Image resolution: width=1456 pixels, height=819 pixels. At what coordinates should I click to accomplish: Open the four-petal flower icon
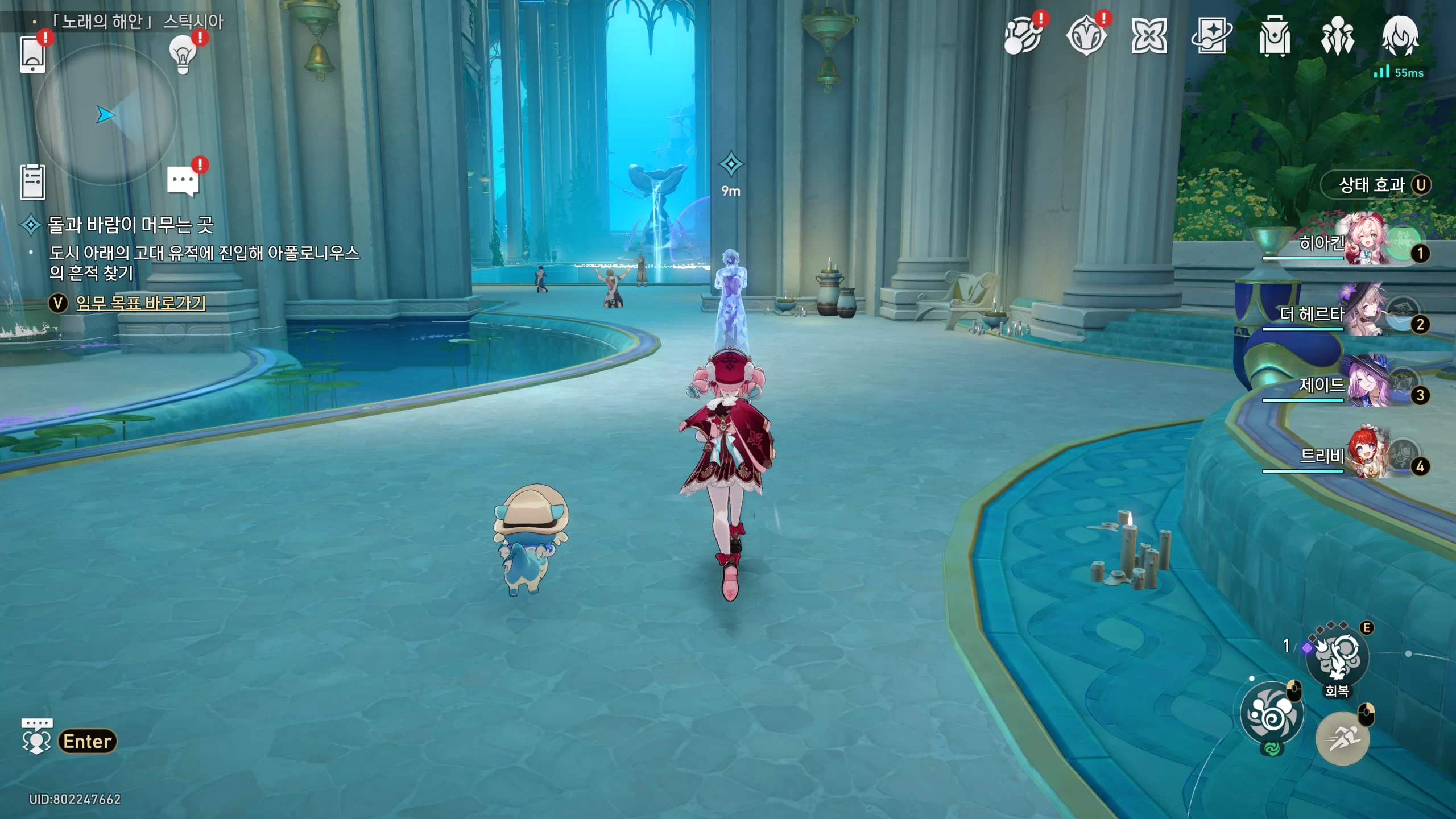[x=1149, y=37]
